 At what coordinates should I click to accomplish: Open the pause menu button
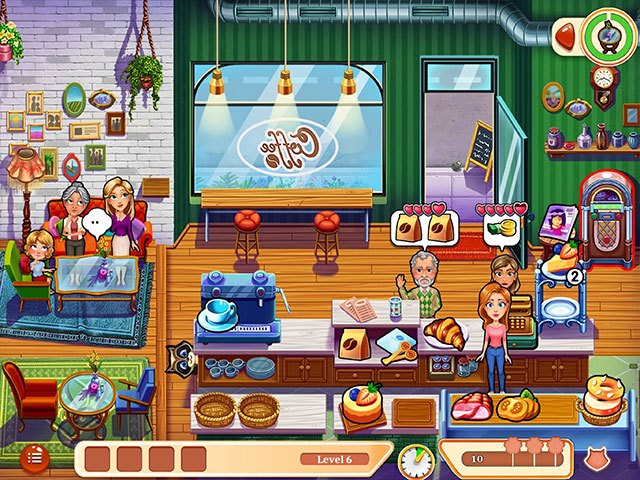[36, 457]
